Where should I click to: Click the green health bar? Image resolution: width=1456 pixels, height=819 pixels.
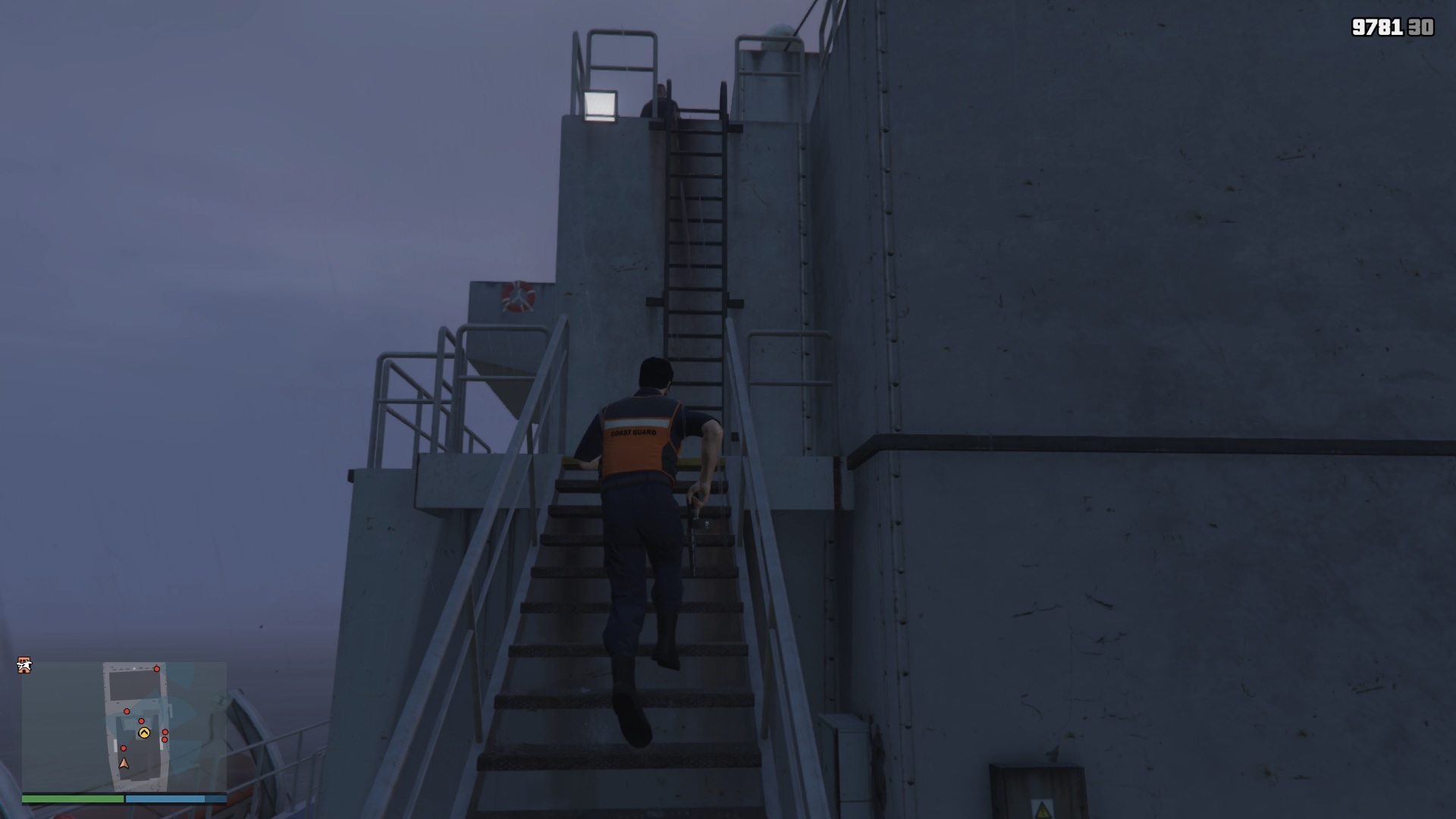tap(73, 798)
